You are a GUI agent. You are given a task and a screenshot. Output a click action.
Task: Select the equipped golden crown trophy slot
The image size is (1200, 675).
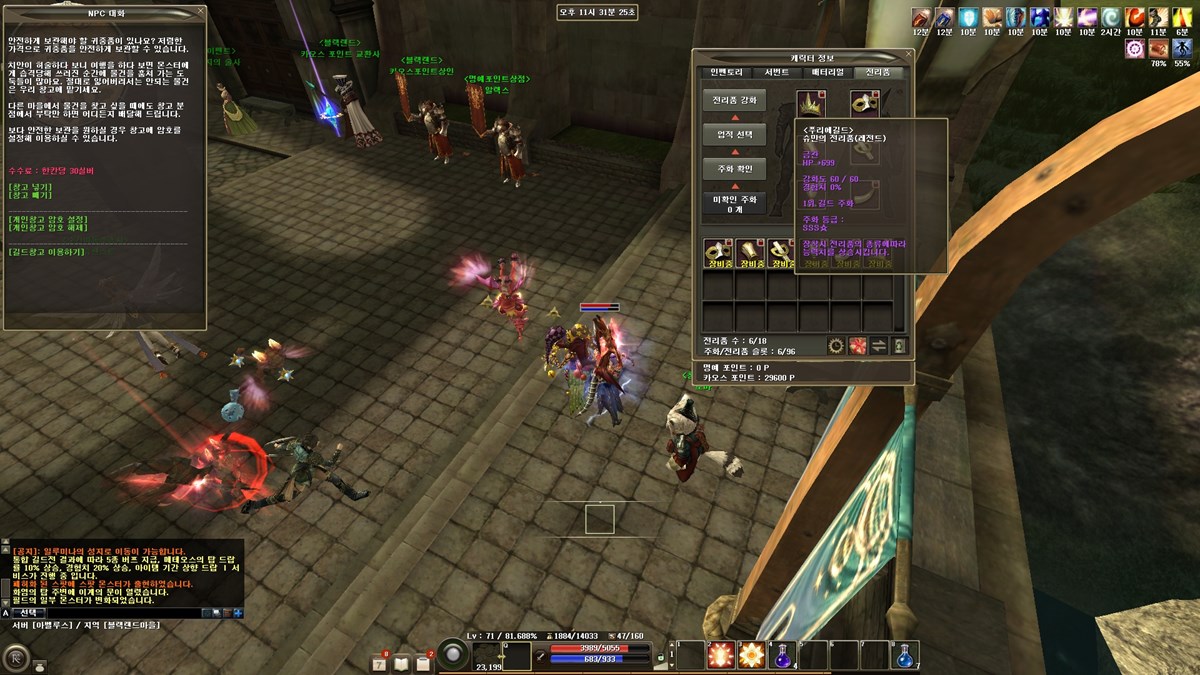809,103
